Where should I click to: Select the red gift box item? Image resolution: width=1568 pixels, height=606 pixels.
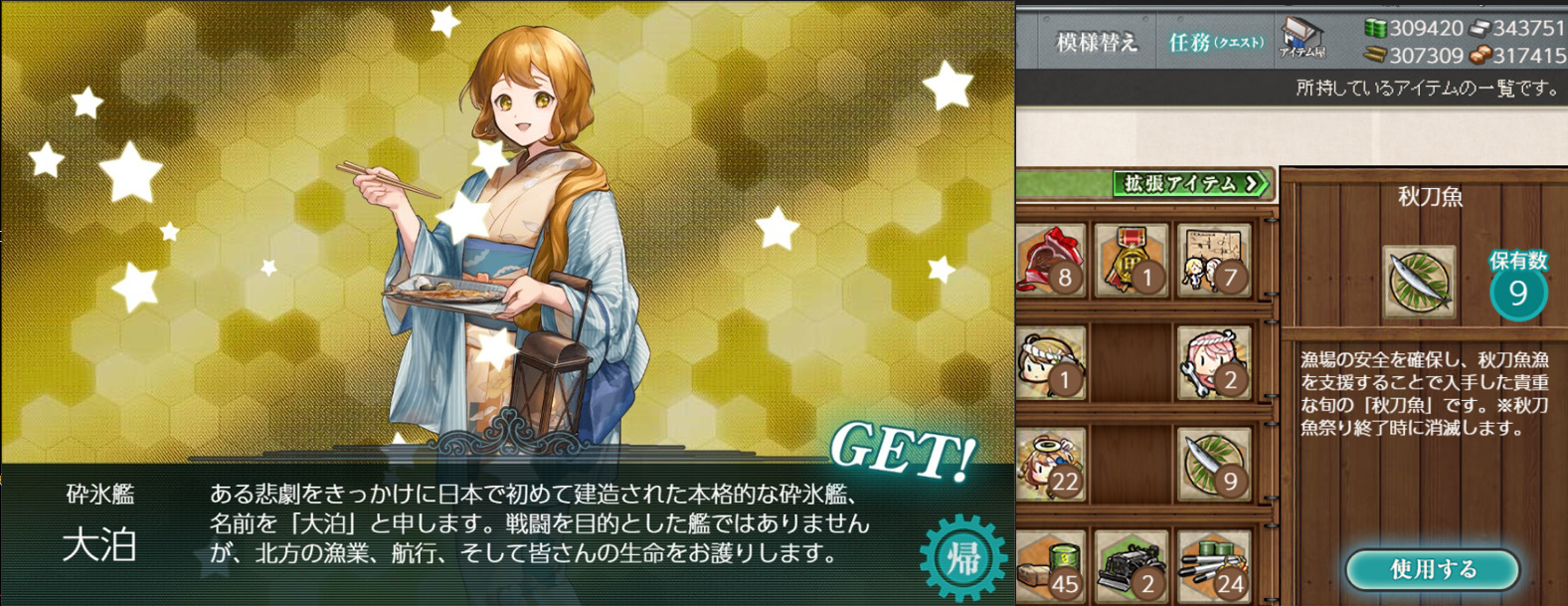1050,260
